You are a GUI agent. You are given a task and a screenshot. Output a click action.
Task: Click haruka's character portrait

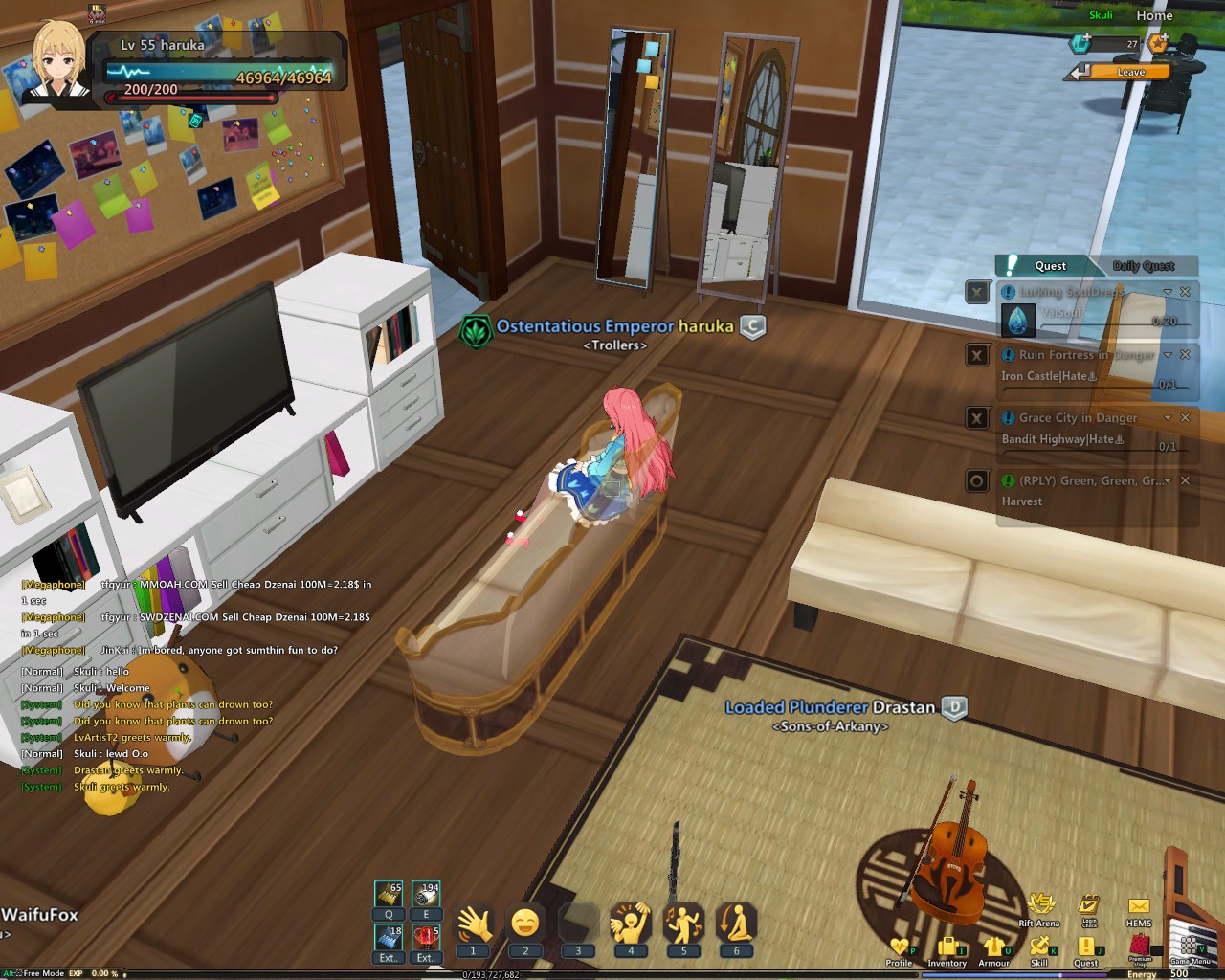59,59
